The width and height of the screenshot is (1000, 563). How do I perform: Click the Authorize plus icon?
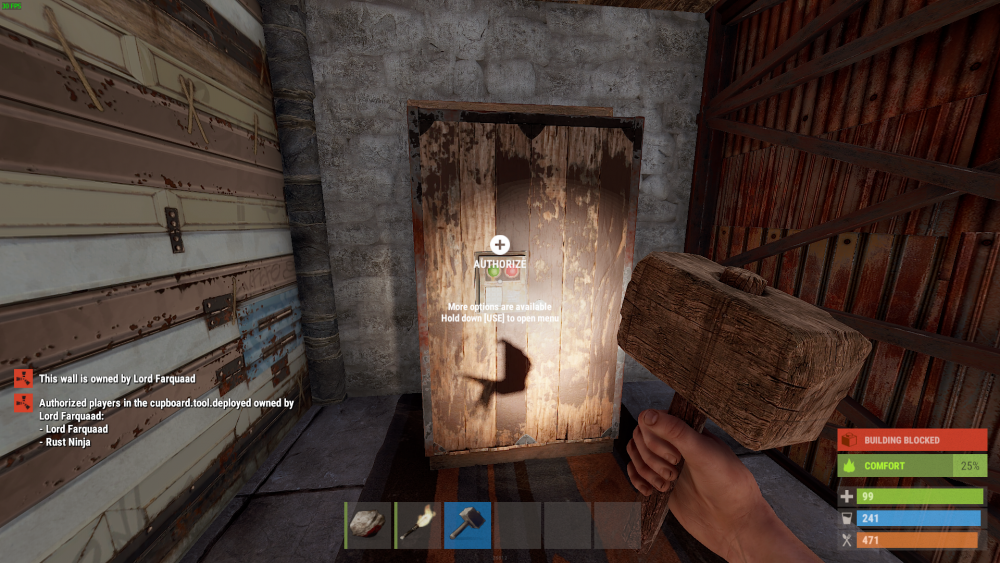pos(500,244)
